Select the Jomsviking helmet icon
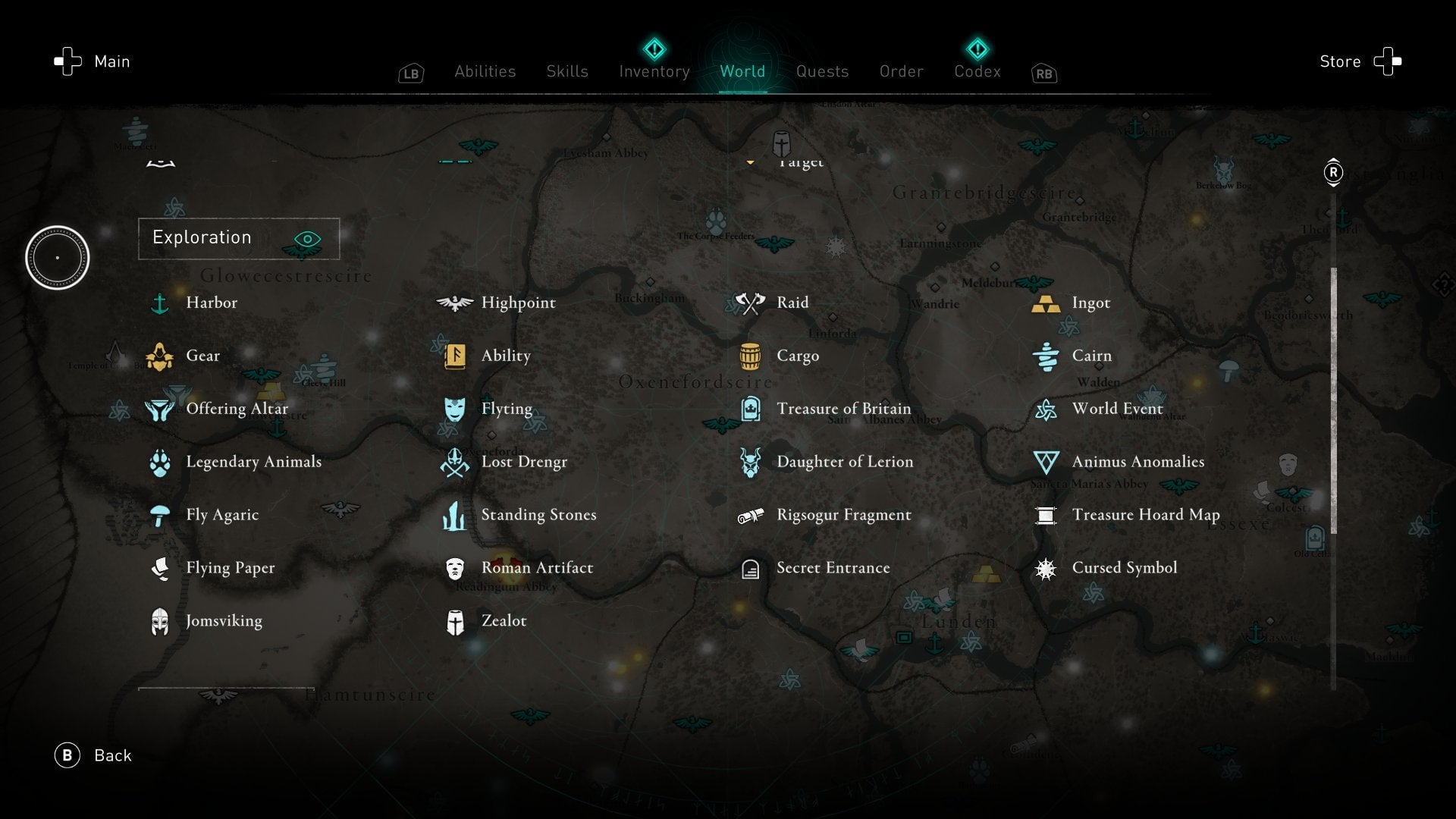1456x819 pixels. coord(160,620)
